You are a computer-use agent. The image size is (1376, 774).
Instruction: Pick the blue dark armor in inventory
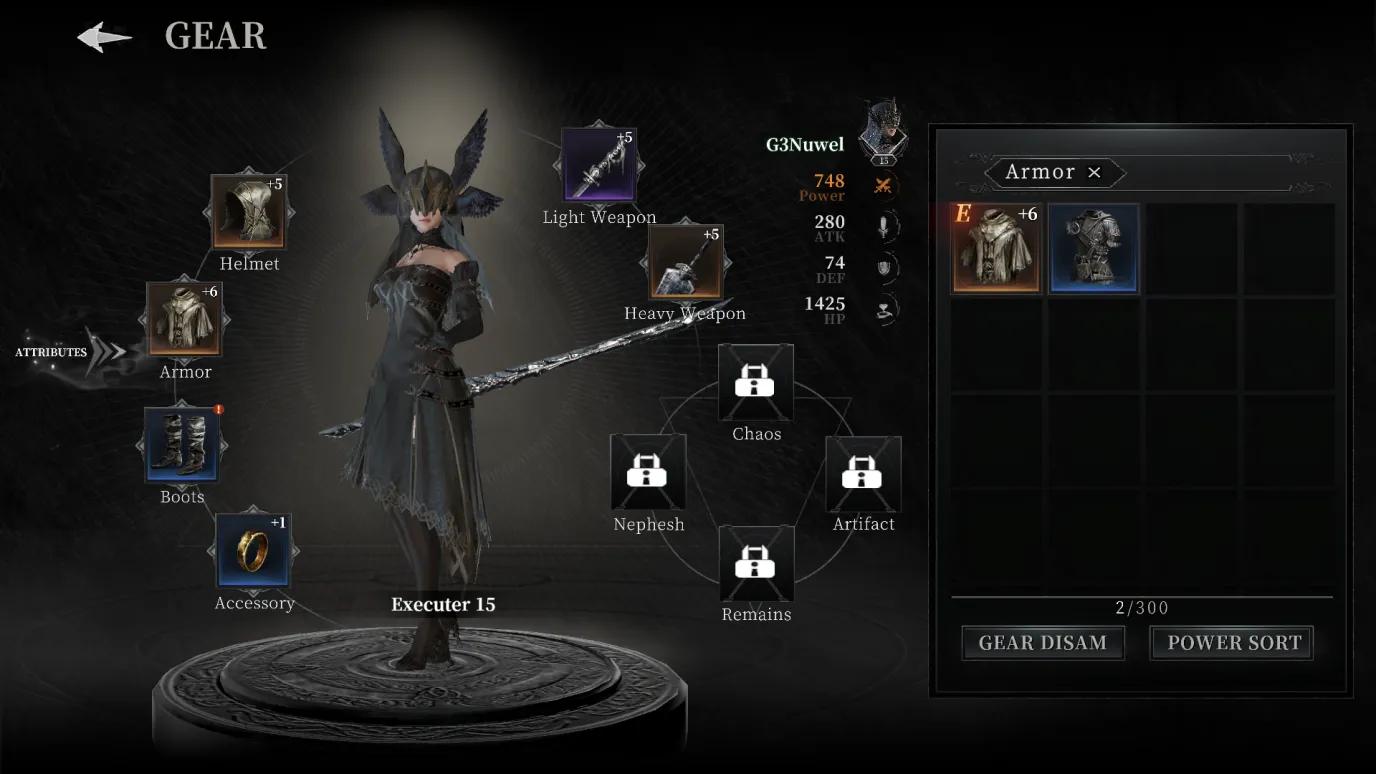point(1093,248)
